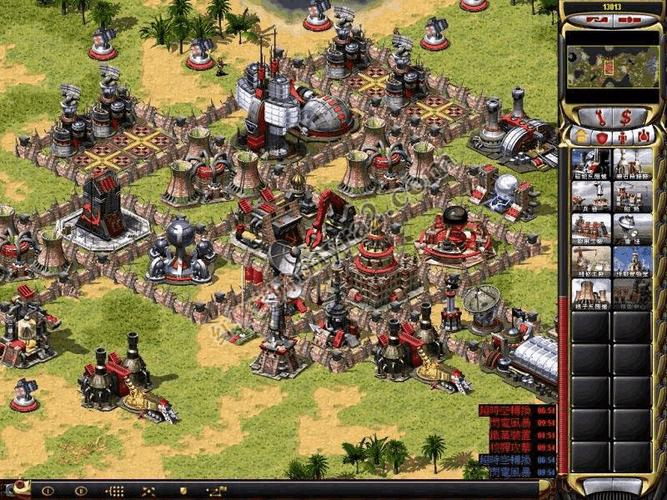Image resolution: width=667 pixels, height=500 pixels.
Task: Select the blue-sky Battle Lab build icon
Action: (x=632, y=261)
